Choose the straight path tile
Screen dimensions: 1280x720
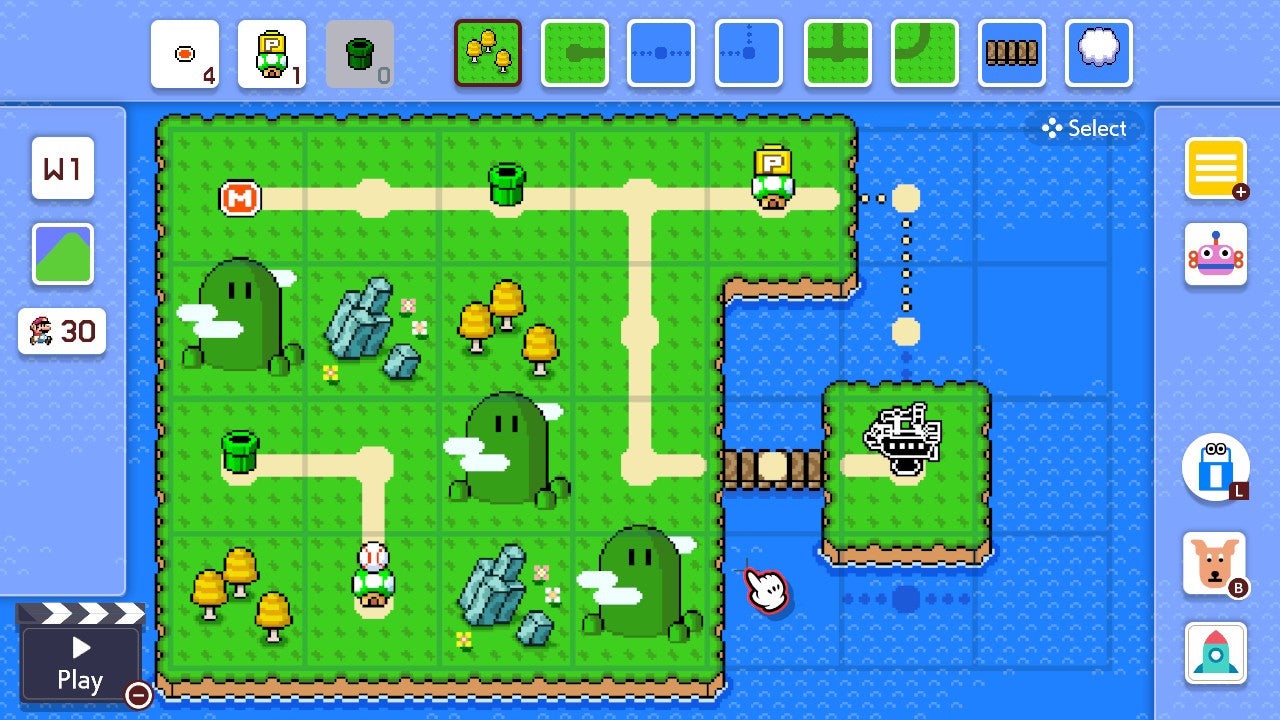pos(575,55)
